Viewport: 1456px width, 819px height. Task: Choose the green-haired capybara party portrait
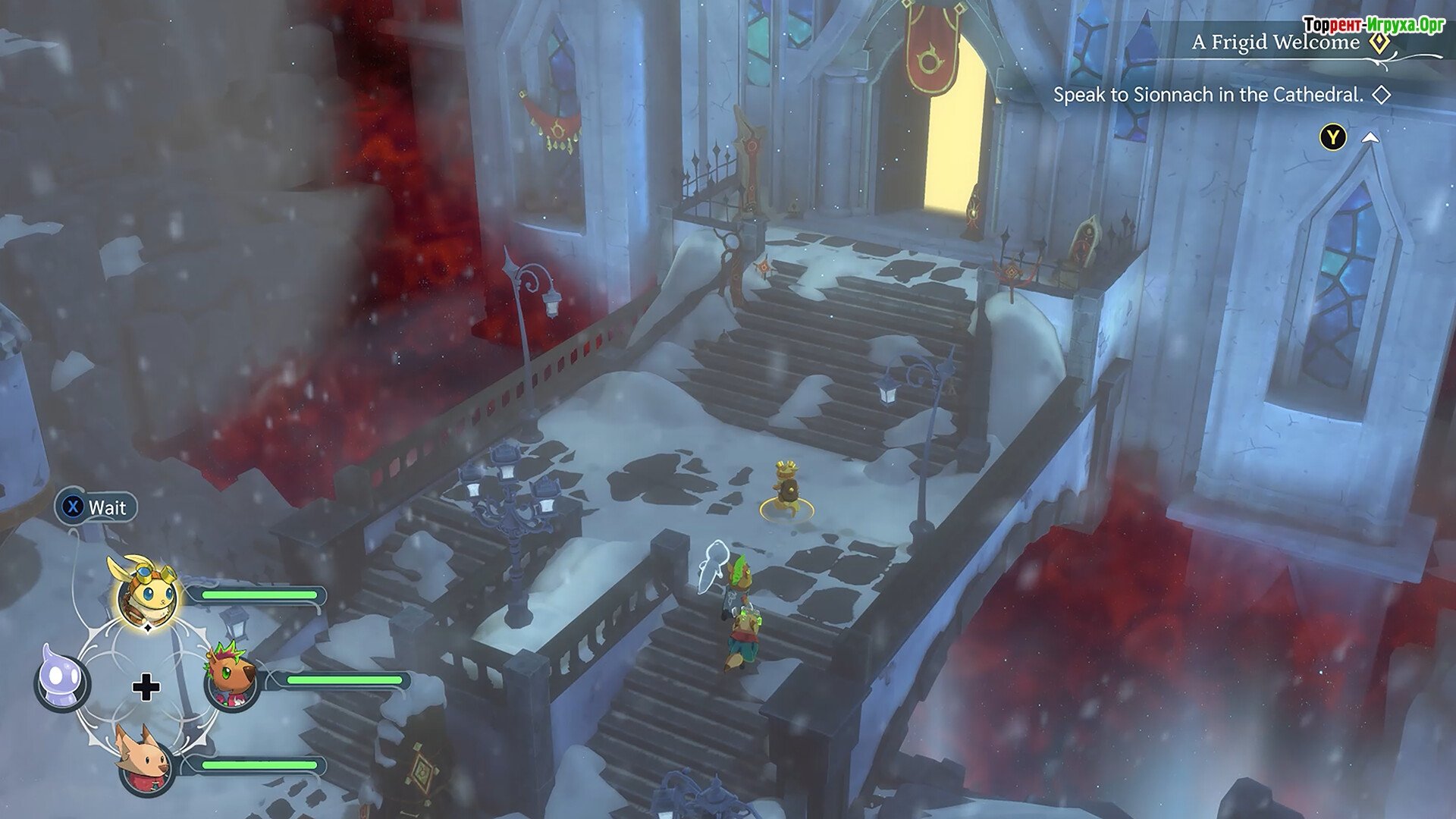tap(231, 679)
